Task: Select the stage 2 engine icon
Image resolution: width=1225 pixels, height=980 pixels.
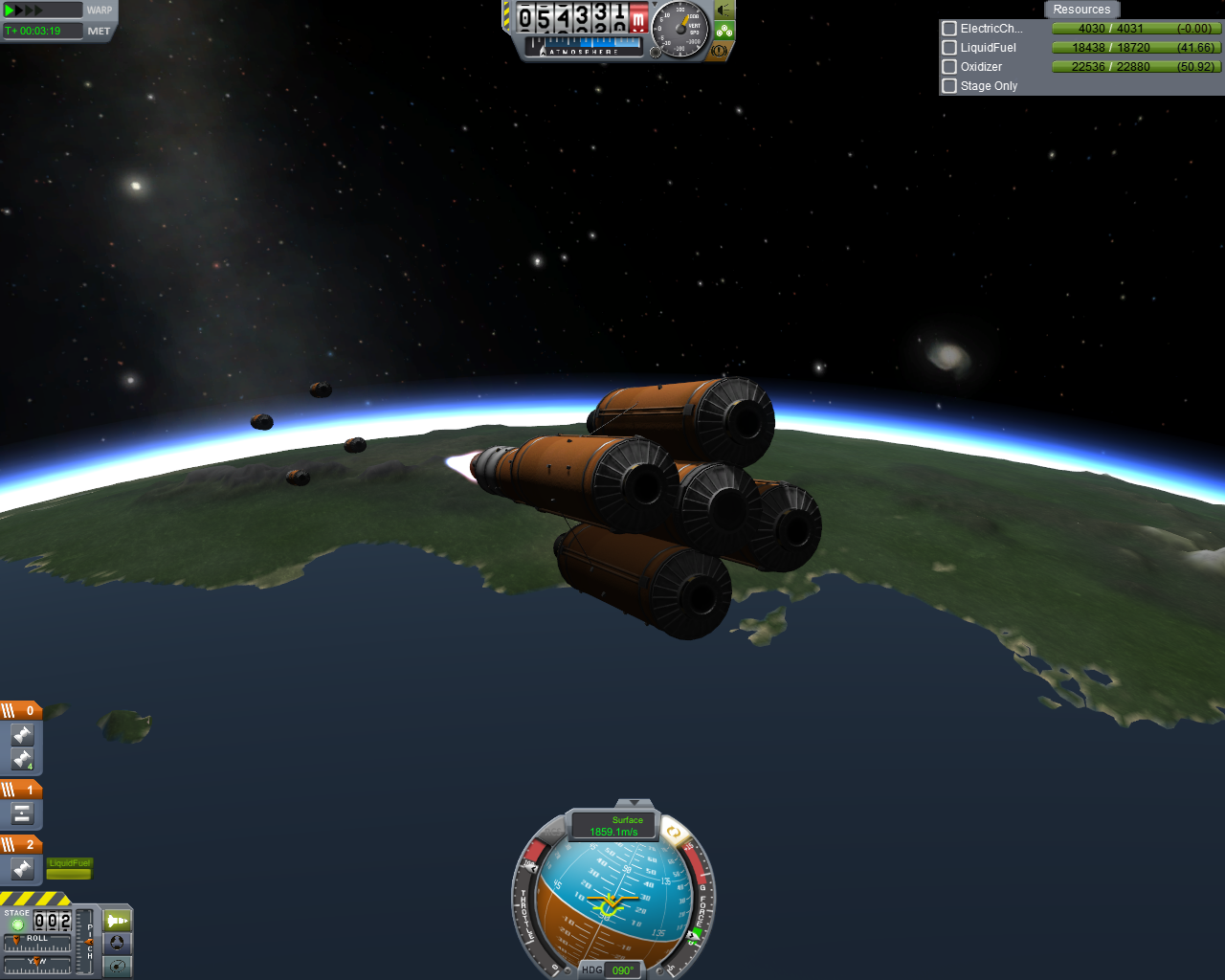Action: (22, 869)
